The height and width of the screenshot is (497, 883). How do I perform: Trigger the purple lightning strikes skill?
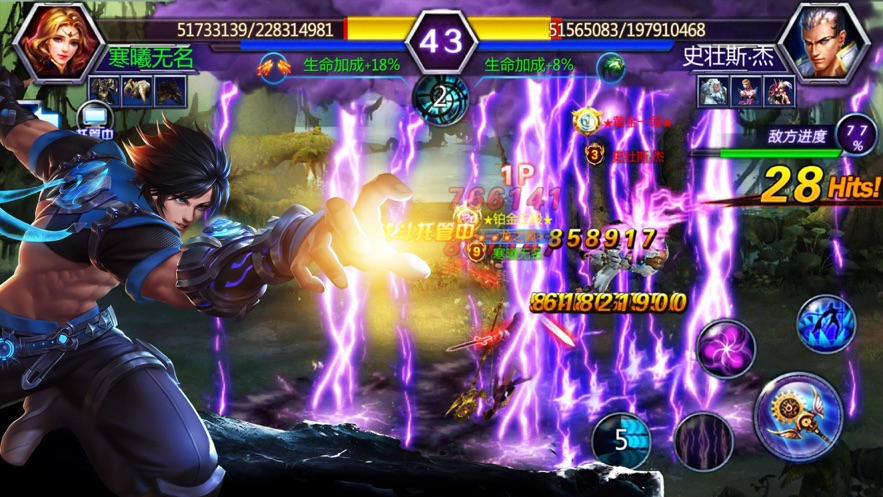703,440
